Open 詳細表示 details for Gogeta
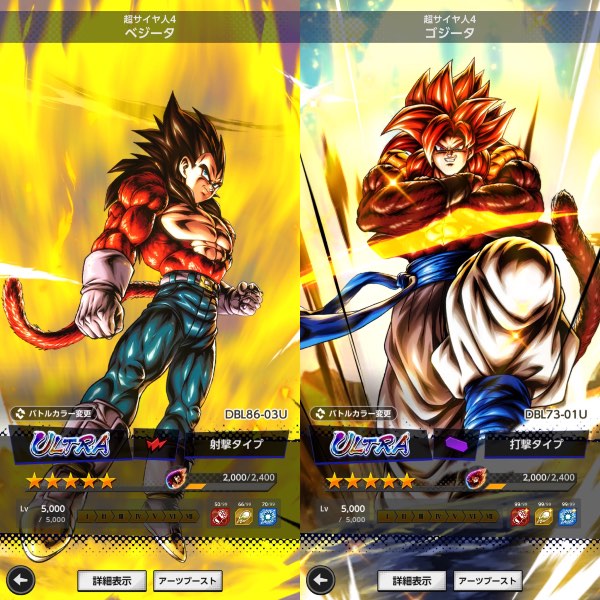The height and width of the screenshot is (600, 600). [411, 580]
